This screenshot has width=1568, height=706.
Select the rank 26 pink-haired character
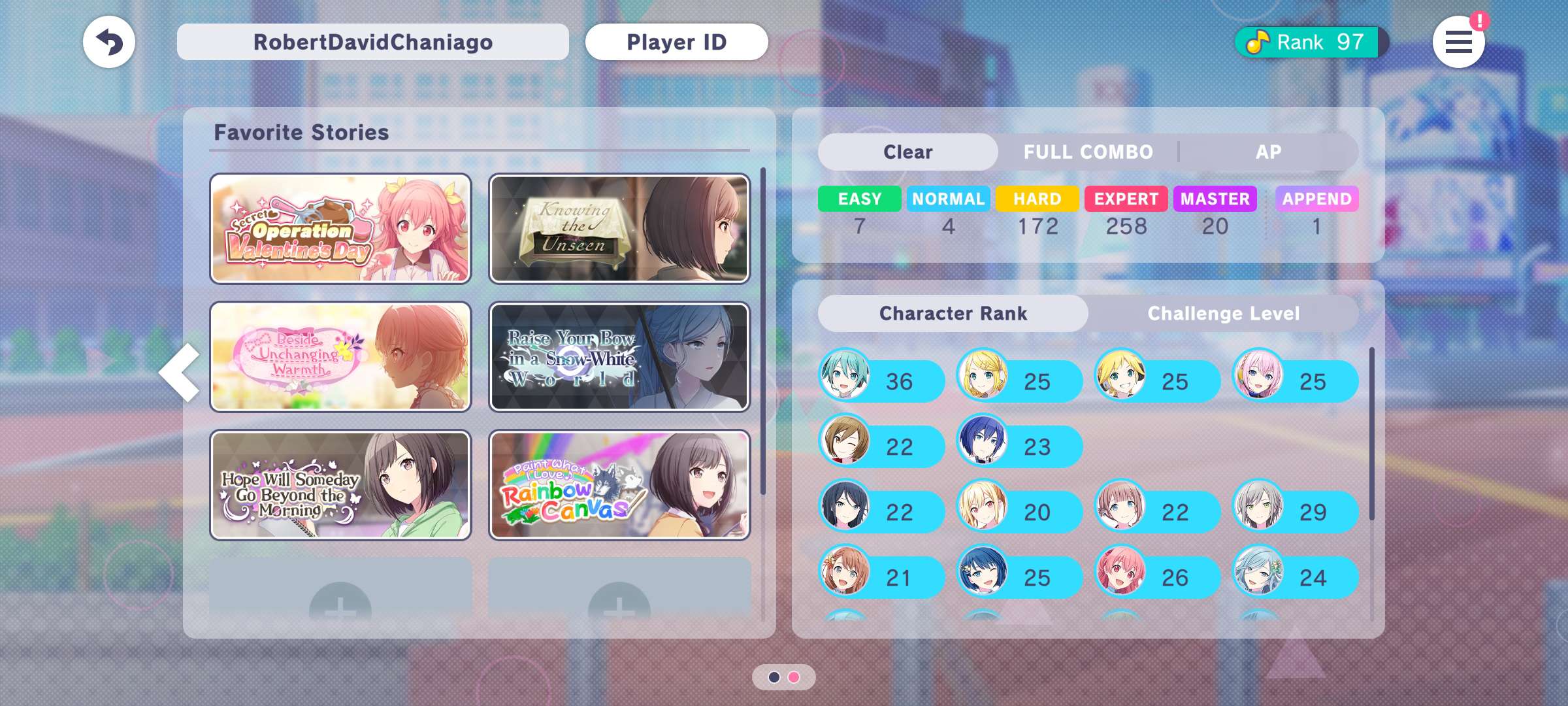(1157, 577)
